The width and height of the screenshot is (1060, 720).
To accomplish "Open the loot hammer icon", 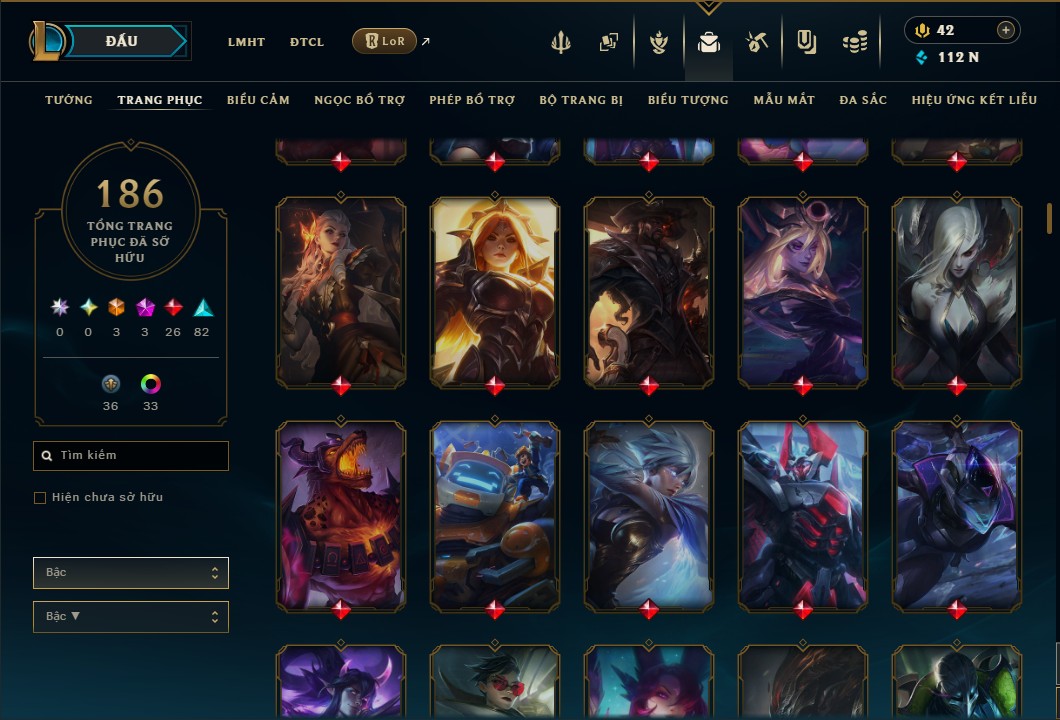I will tap(756, 43).
